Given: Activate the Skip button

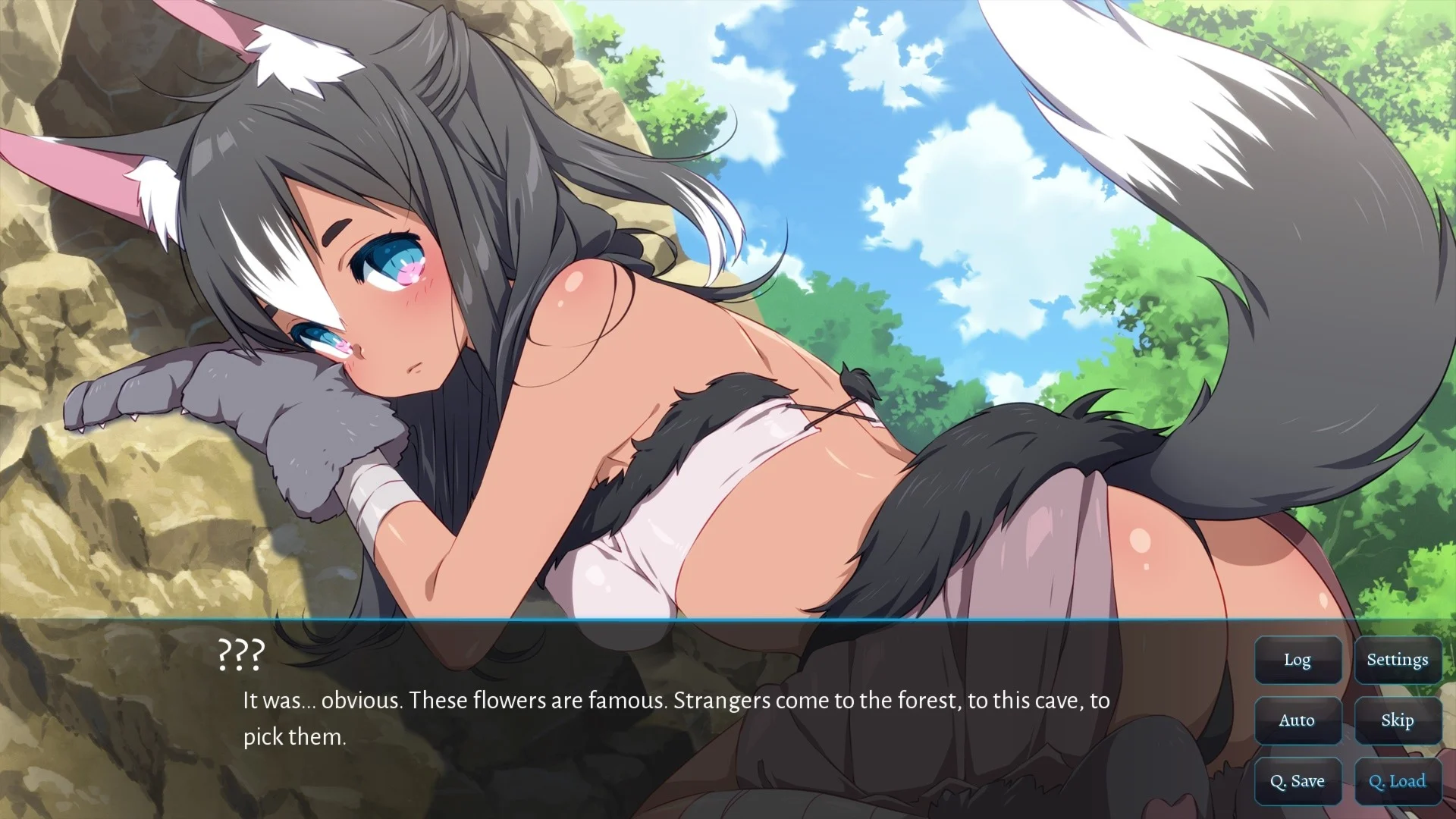Looking at the screenshot, I should (1398, 720).
